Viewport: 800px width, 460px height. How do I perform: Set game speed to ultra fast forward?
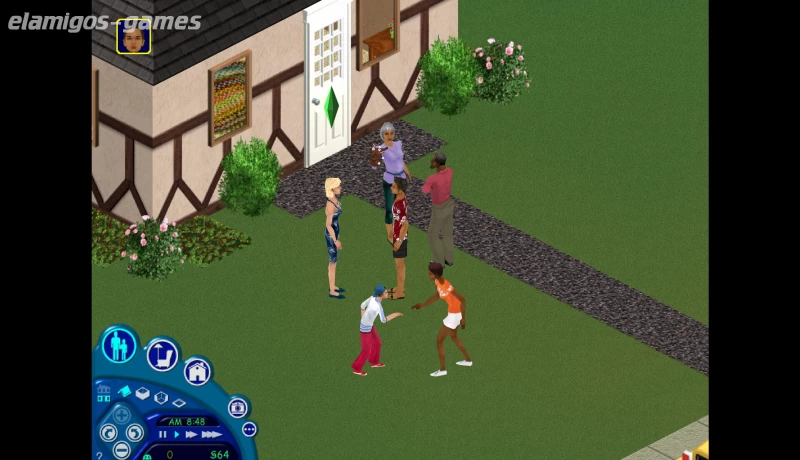211,435
